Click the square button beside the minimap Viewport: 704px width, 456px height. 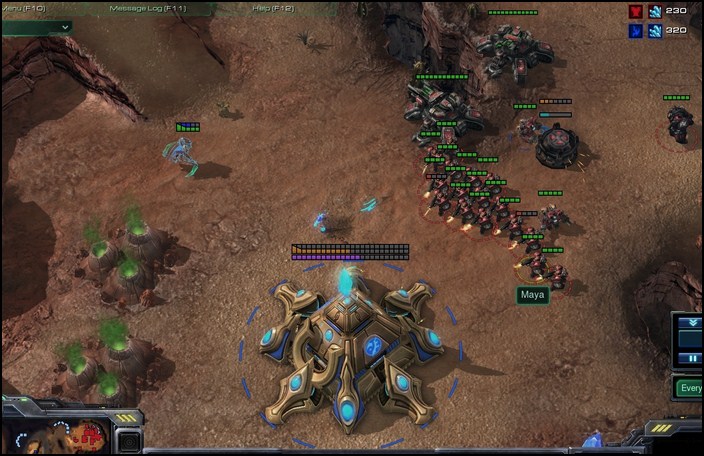point(128,440)
